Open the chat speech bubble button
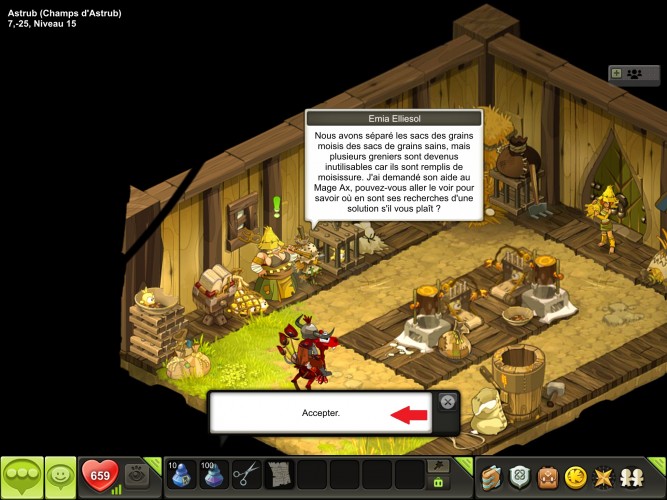Screen dimensions: 667x500 click(x=22, y=477)
